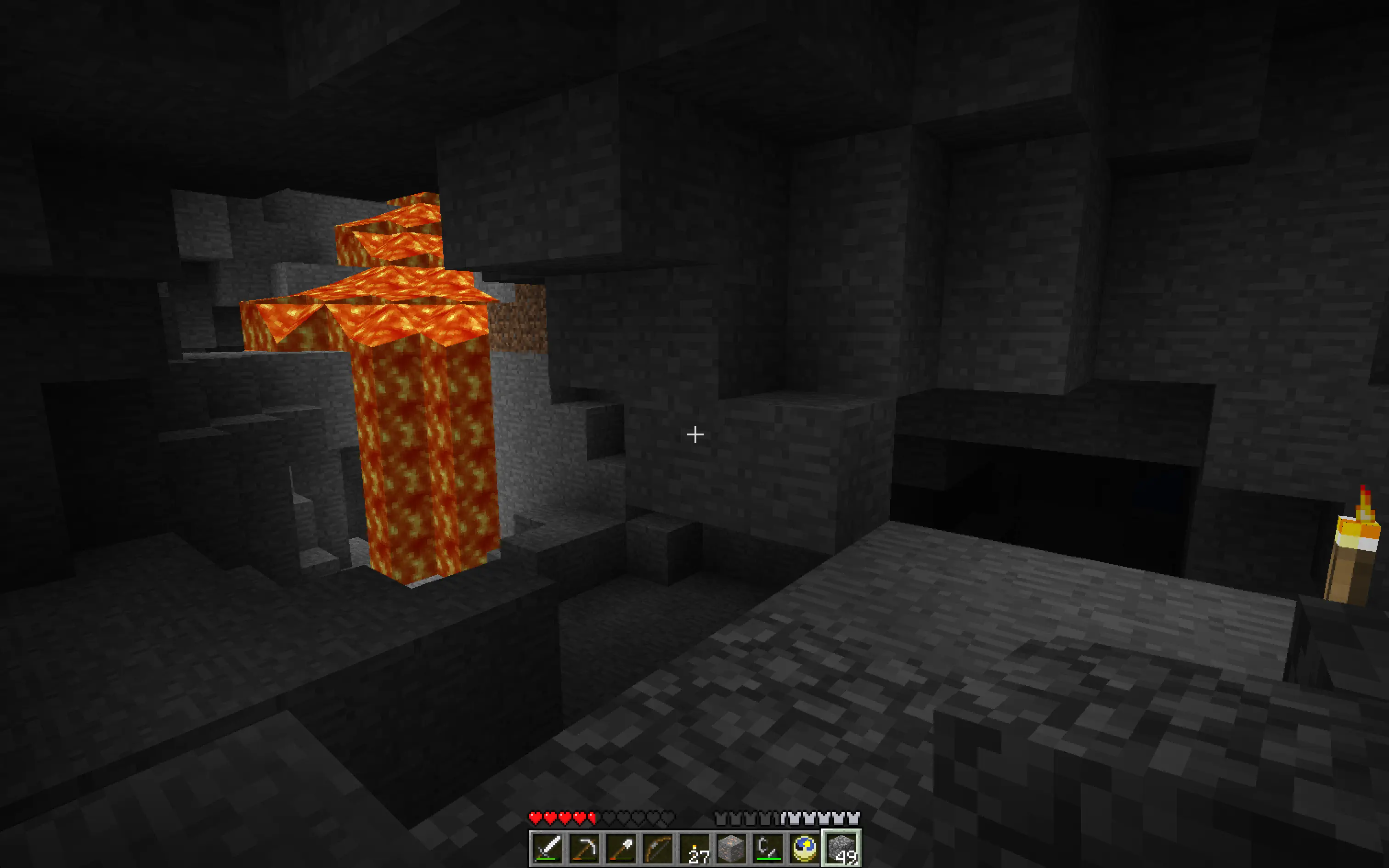1389x868 pixels.
Task: Select the stone sword hotbar slot
Action: pyautogui.click(x=548, y=850)
